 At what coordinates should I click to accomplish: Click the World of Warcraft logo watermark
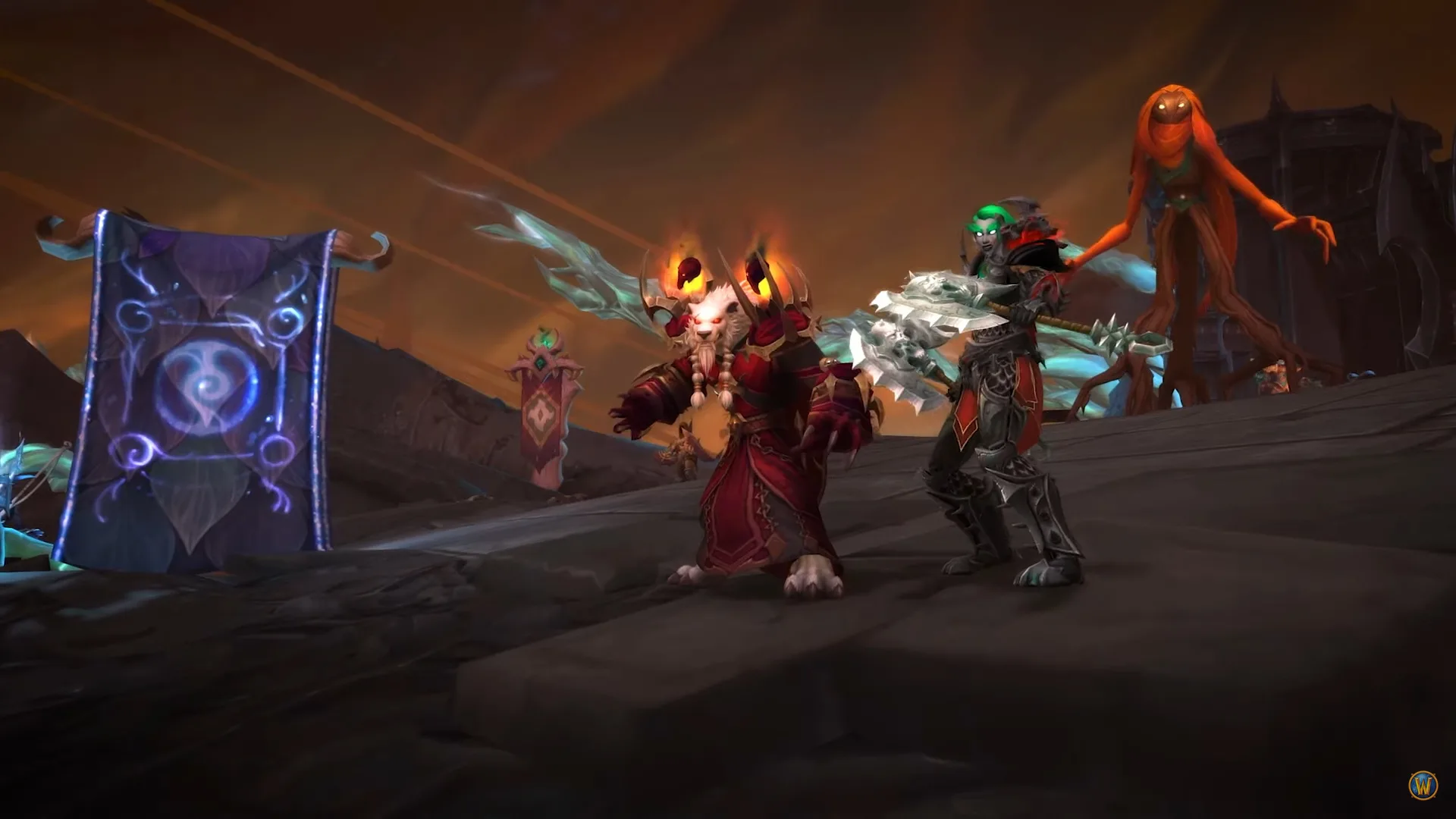1423,786
